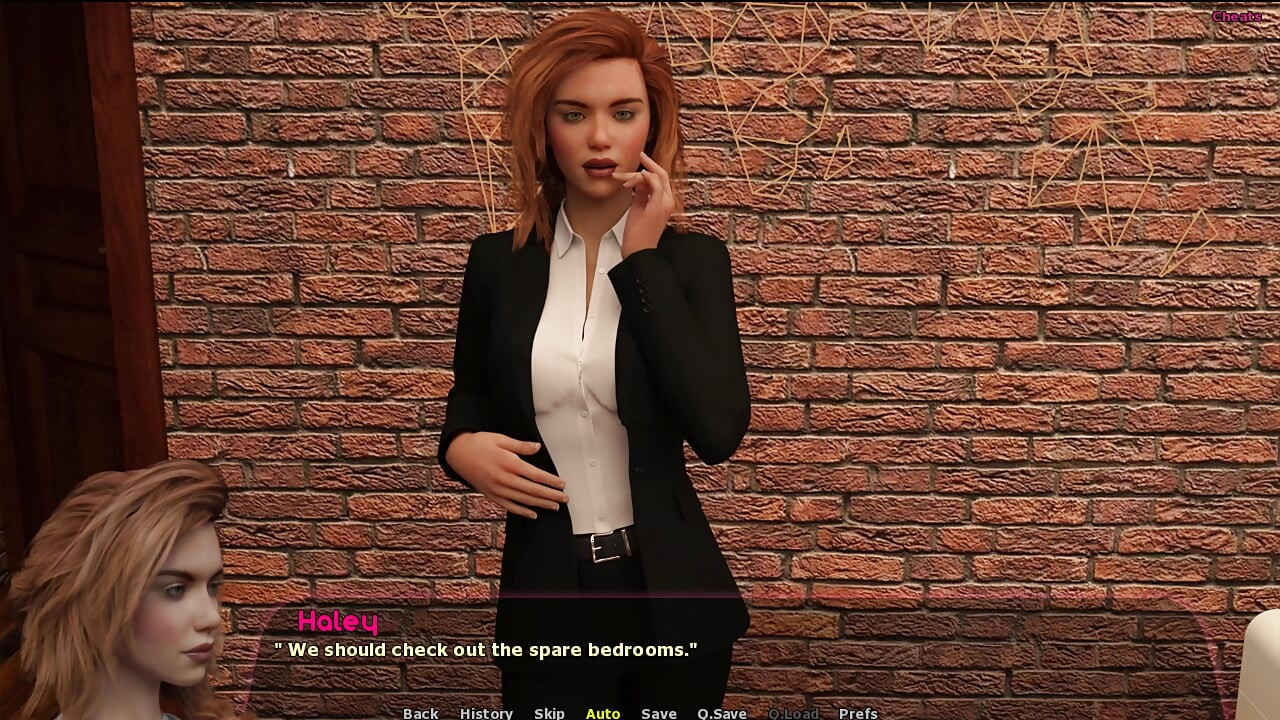This screenshot has height=720, width=1280.
Task: Click Q.Save in the quick menu bar
Action: pyautogui.click(x=722, y=713)
